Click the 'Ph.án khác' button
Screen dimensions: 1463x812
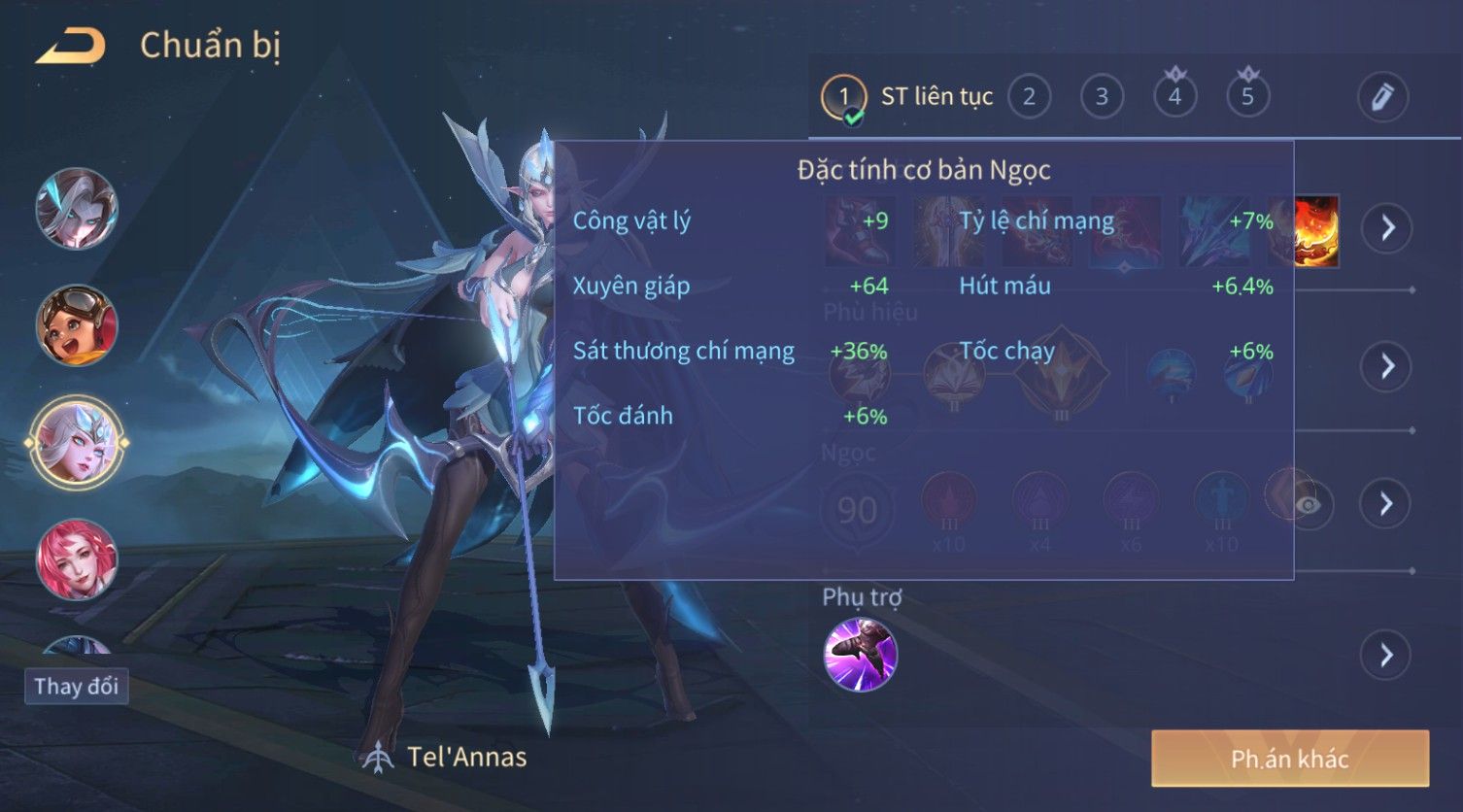tap(1289, 759)
